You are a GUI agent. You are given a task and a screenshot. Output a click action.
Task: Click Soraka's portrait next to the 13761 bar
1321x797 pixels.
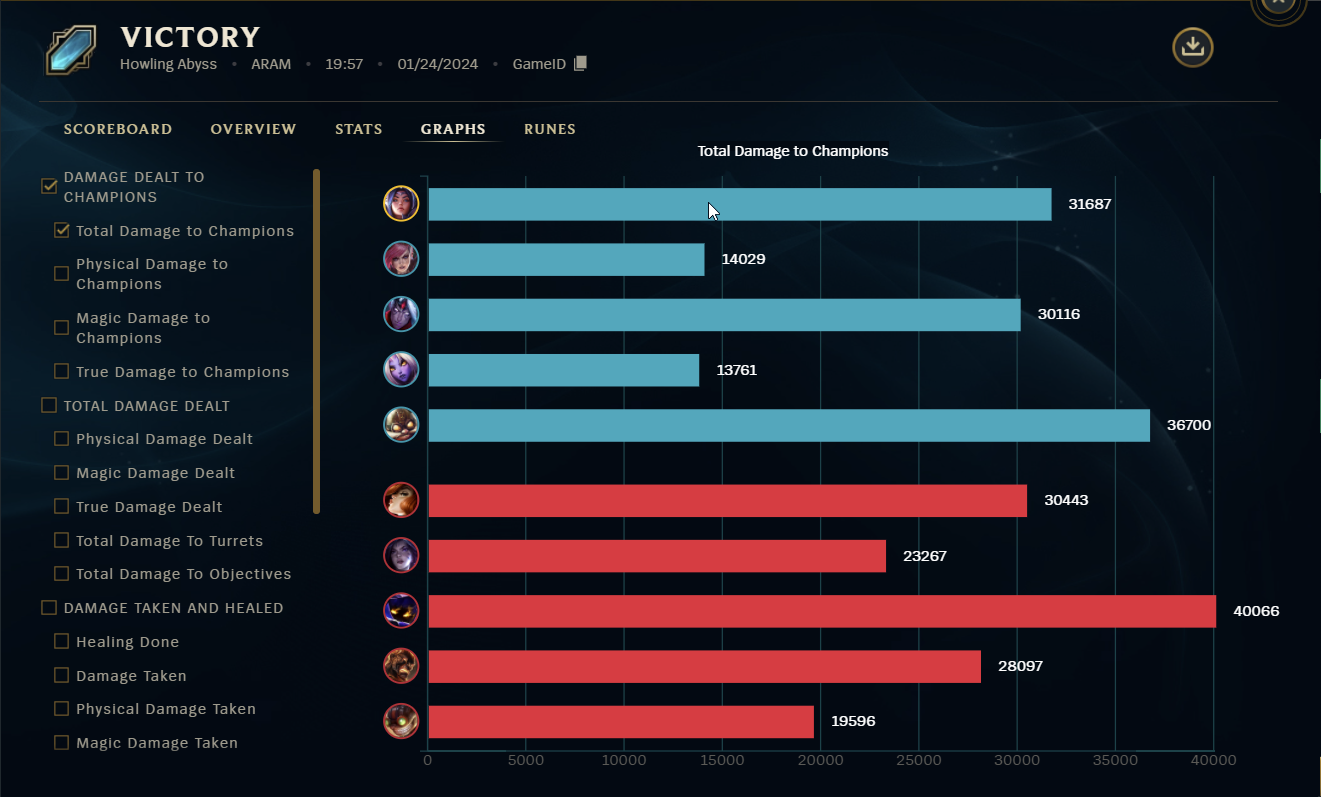(400, 369)
